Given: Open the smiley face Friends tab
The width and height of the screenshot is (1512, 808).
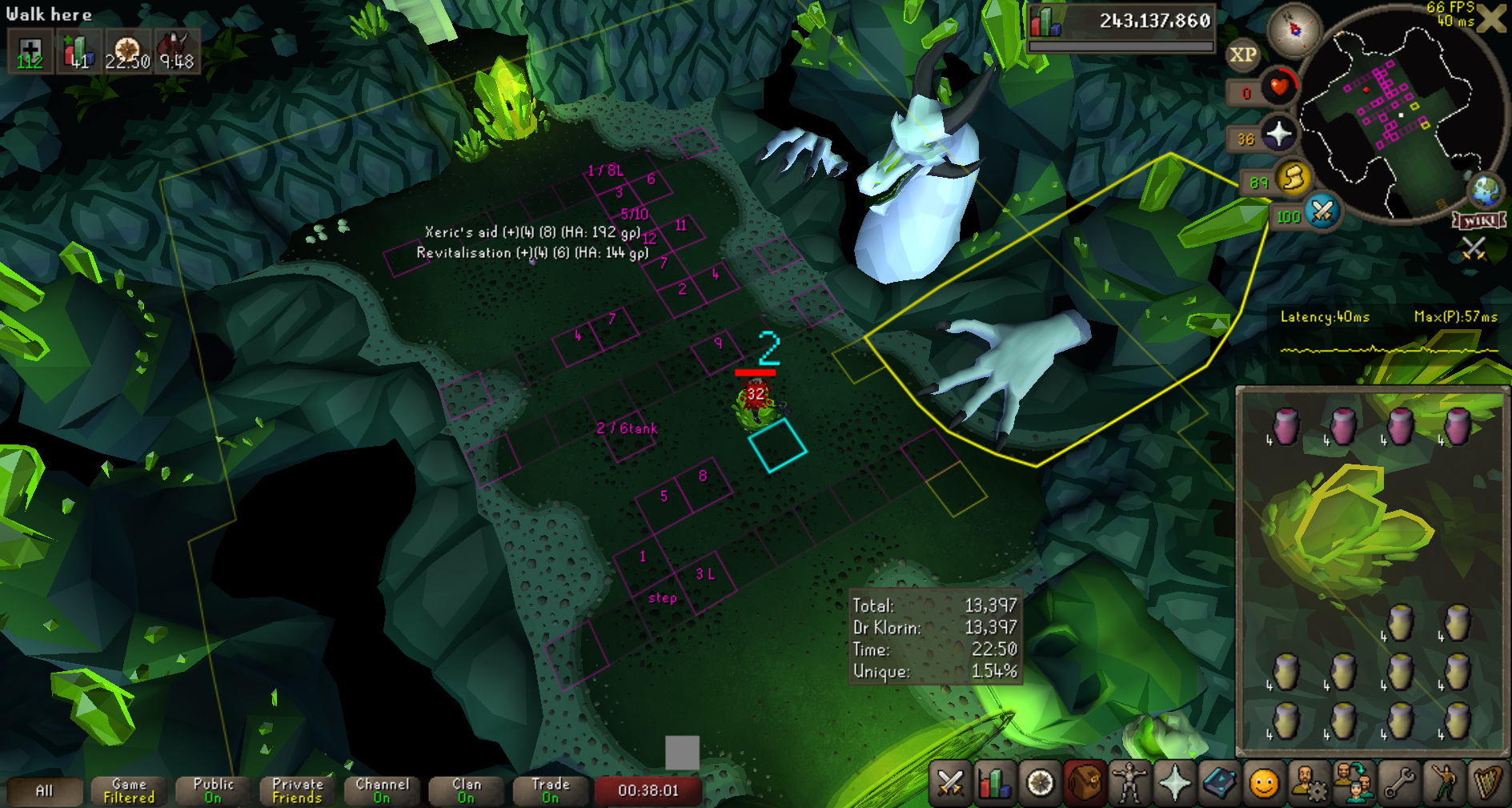Looking at the screenshot, I should pos(1264,782).
